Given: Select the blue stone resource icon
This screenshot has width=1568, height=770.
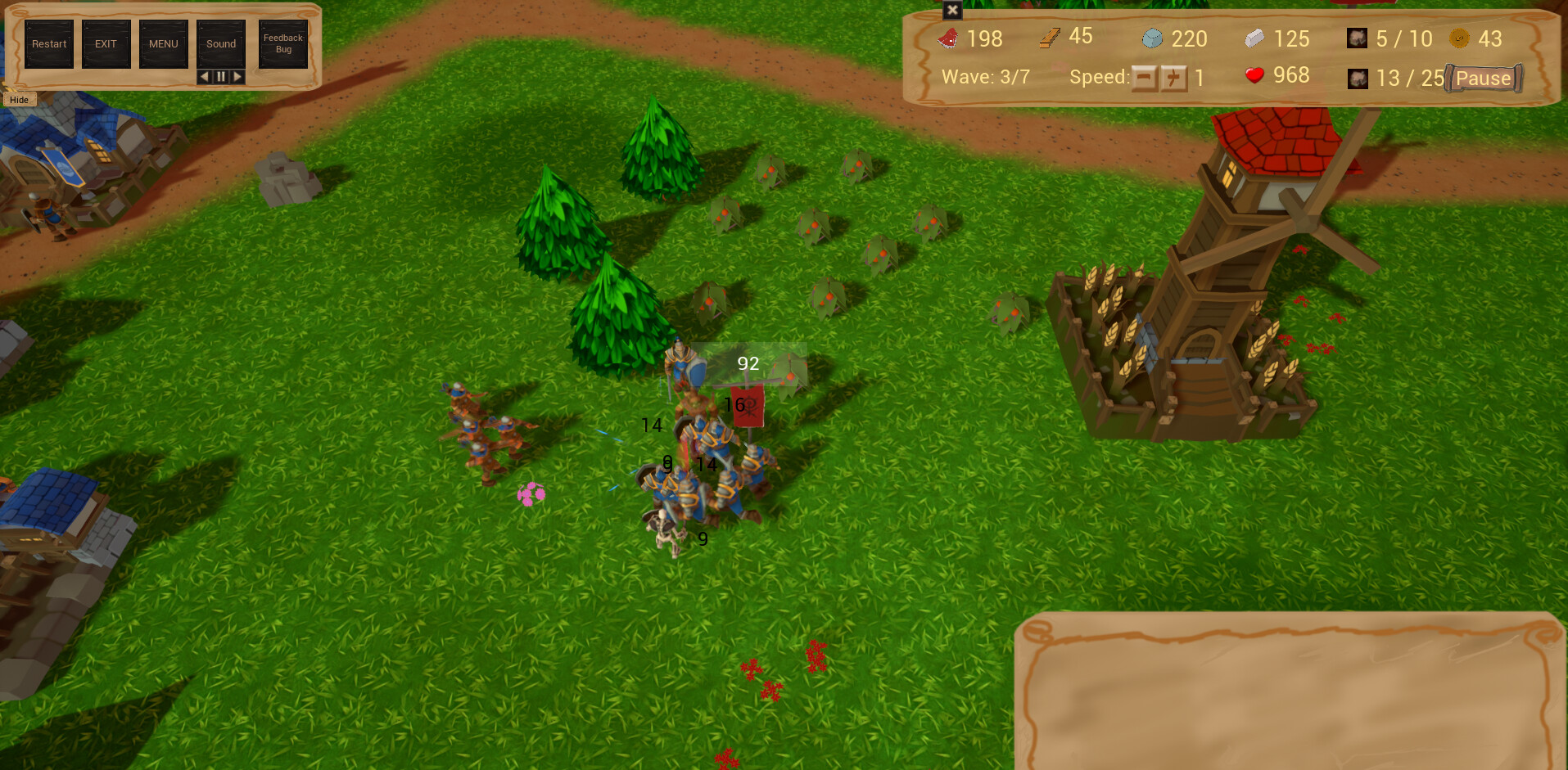Looking at the screenshot, I should [1154, 38].
